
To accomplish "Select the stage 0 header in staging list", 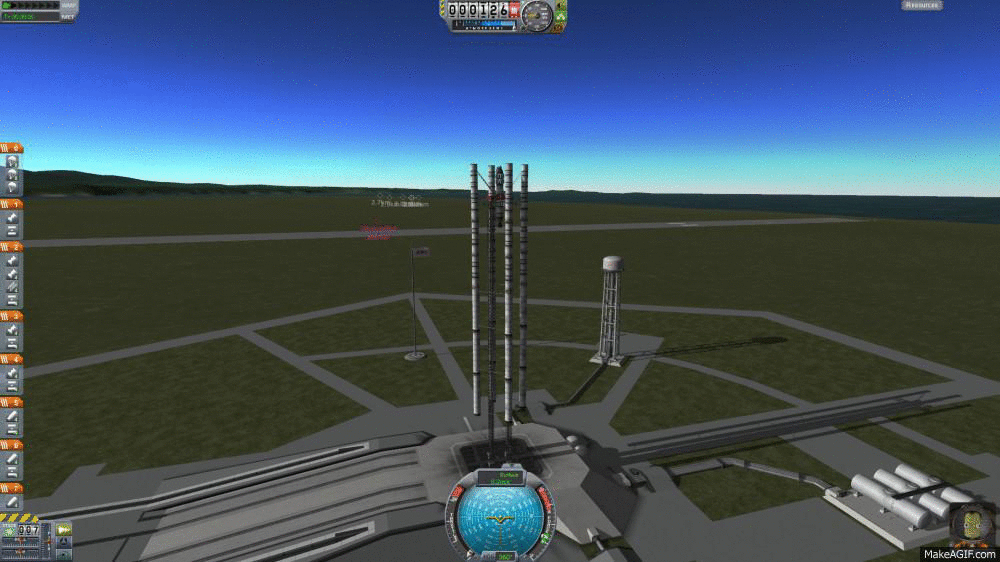I will 12,148.
